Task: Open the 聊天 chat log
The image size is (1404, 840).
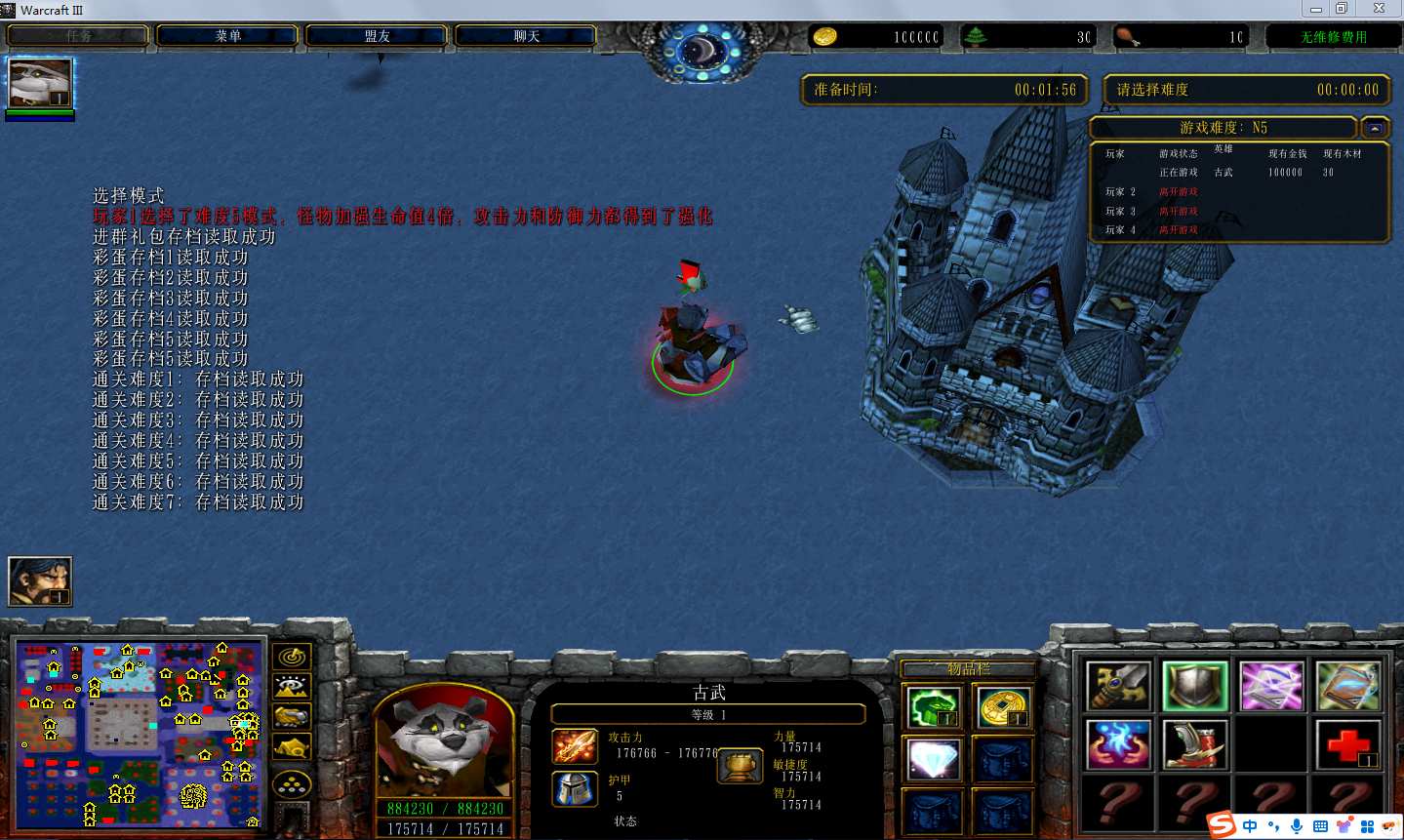Action: click(x=526, y=36)
